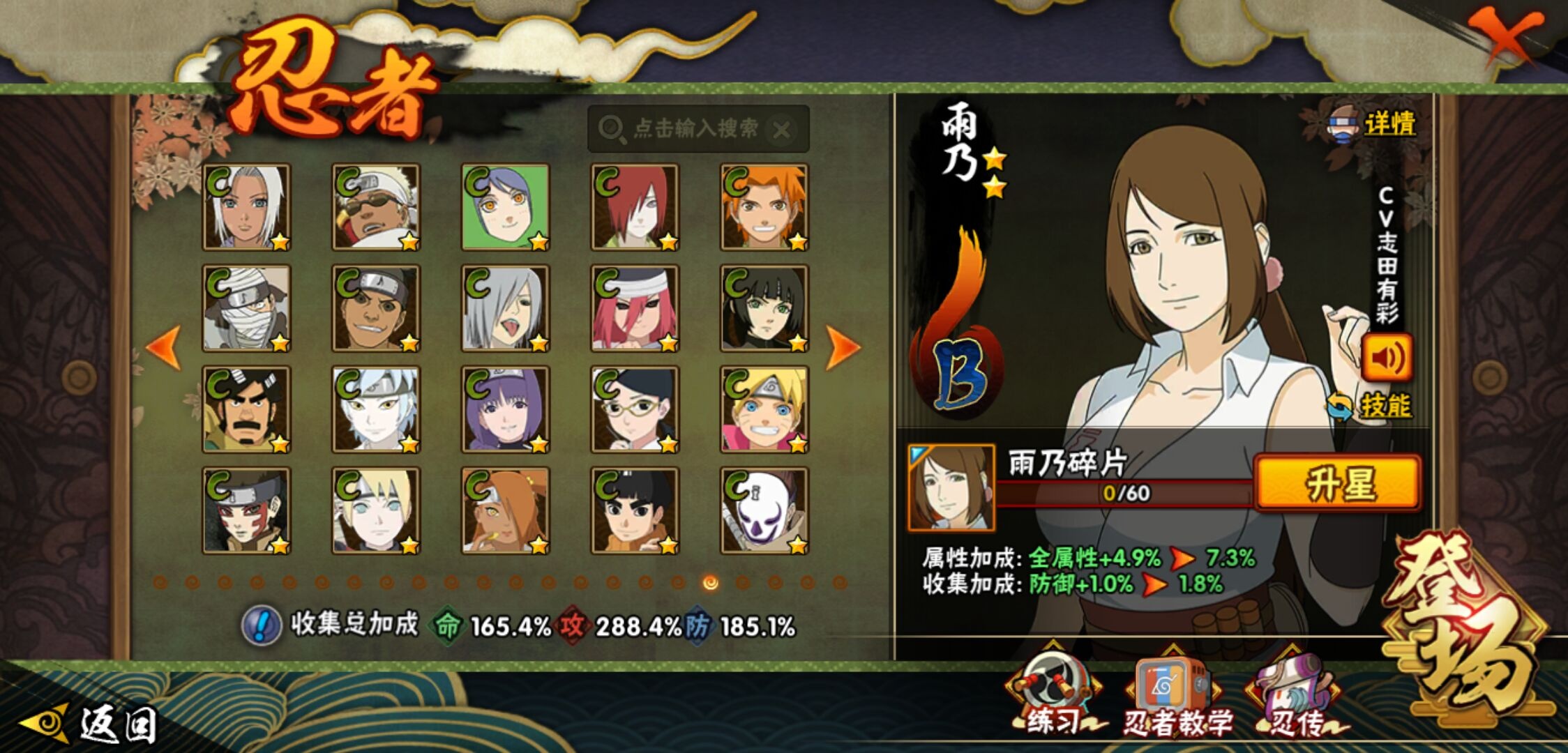
Task: Open the collection bonus info icon
Action: (x=262, y=625)
